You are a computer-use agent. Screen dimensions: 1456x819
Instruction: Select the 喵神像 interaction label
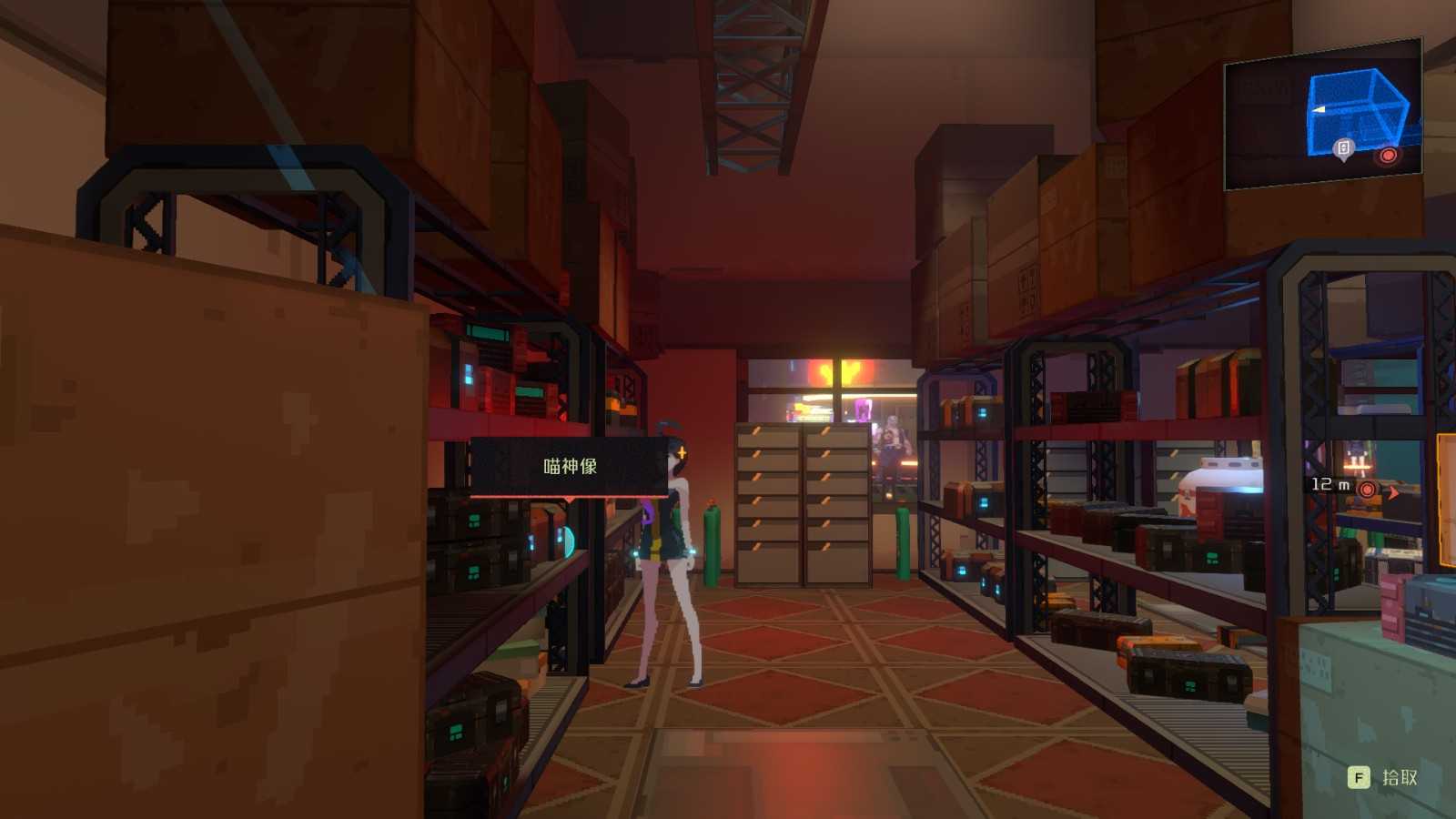pos(570,467)
